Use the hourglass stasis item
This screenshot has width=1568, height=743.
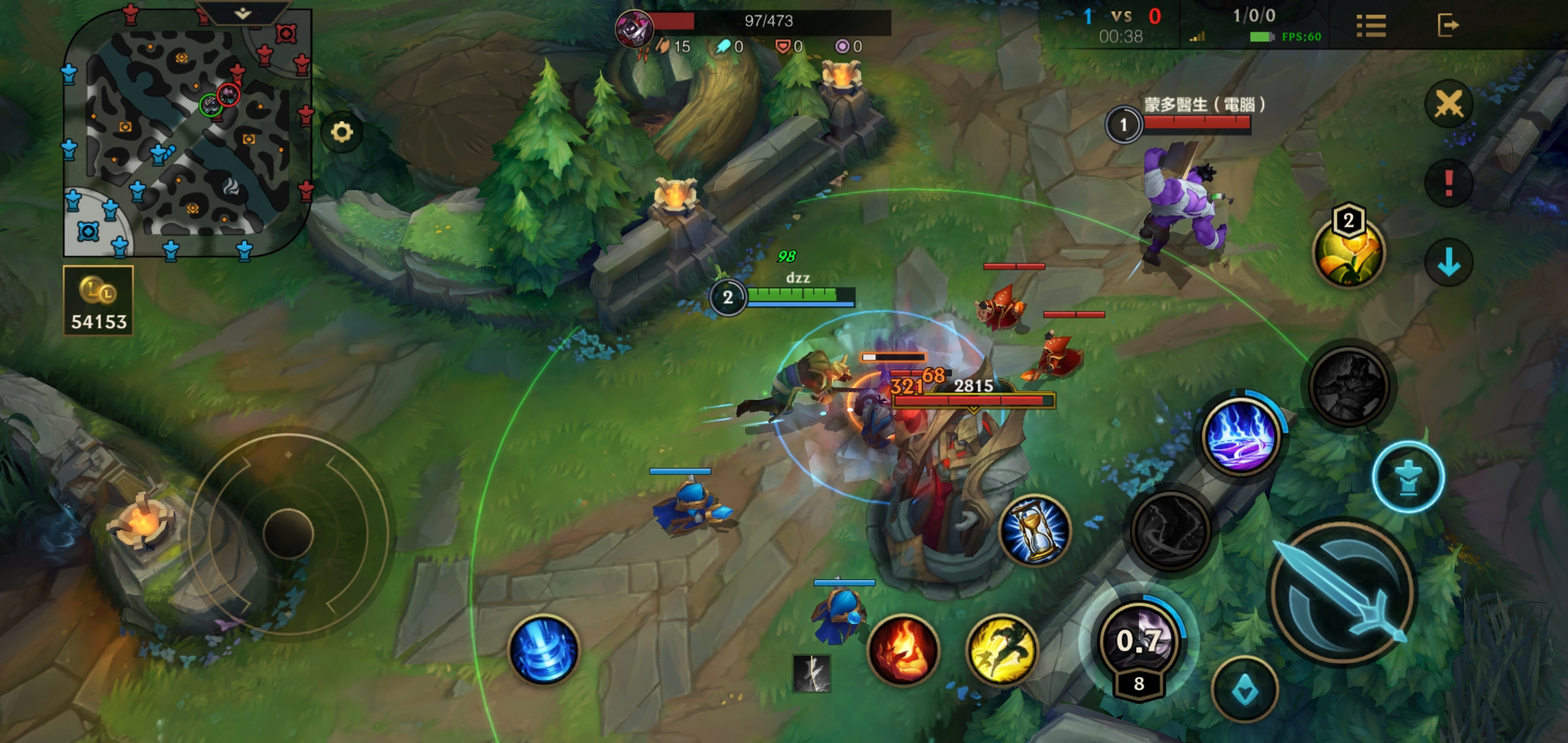coord(1035,530)
